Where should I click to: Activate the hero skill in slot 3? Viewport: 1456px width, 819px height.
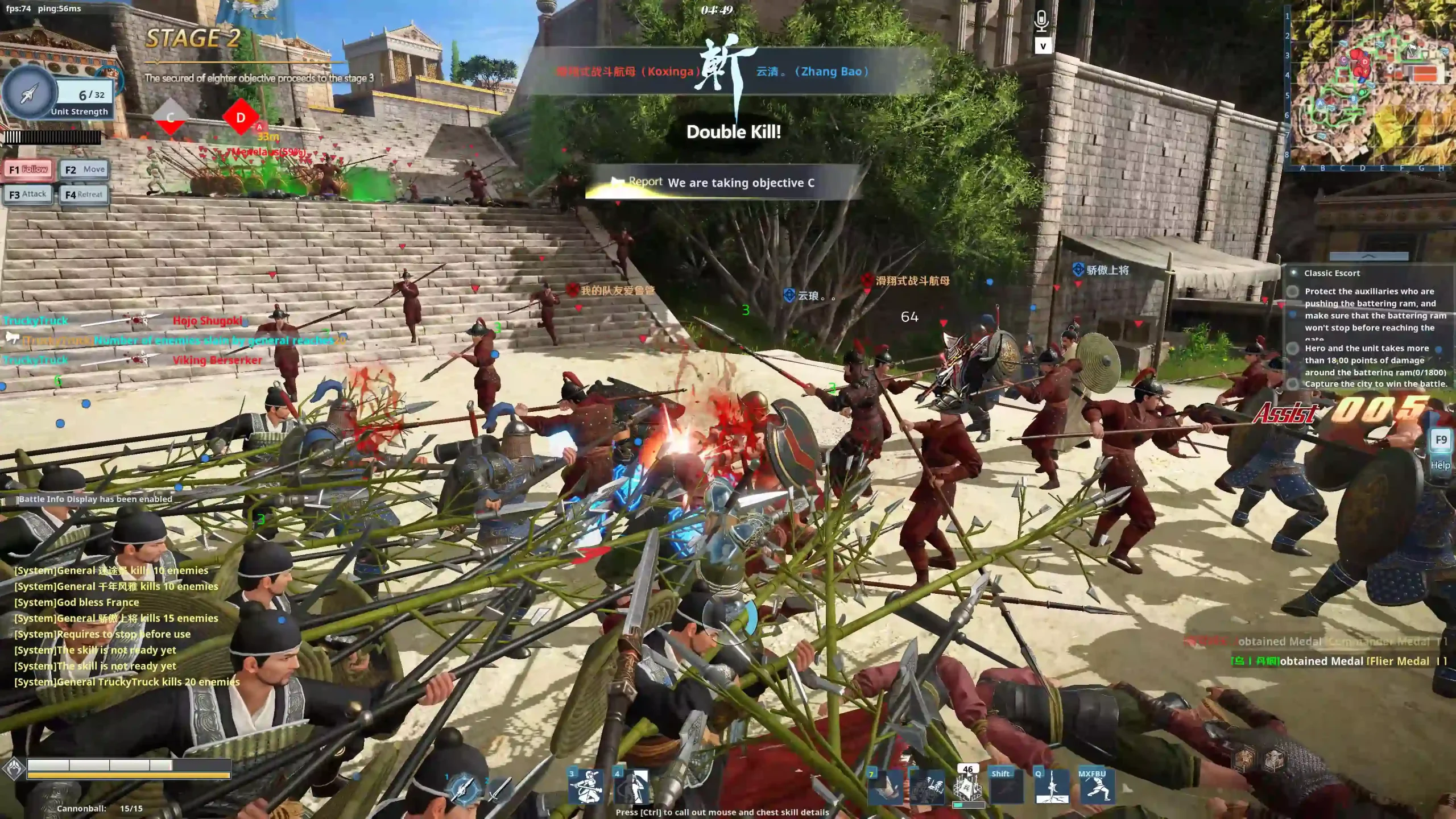tap(586, 787)
